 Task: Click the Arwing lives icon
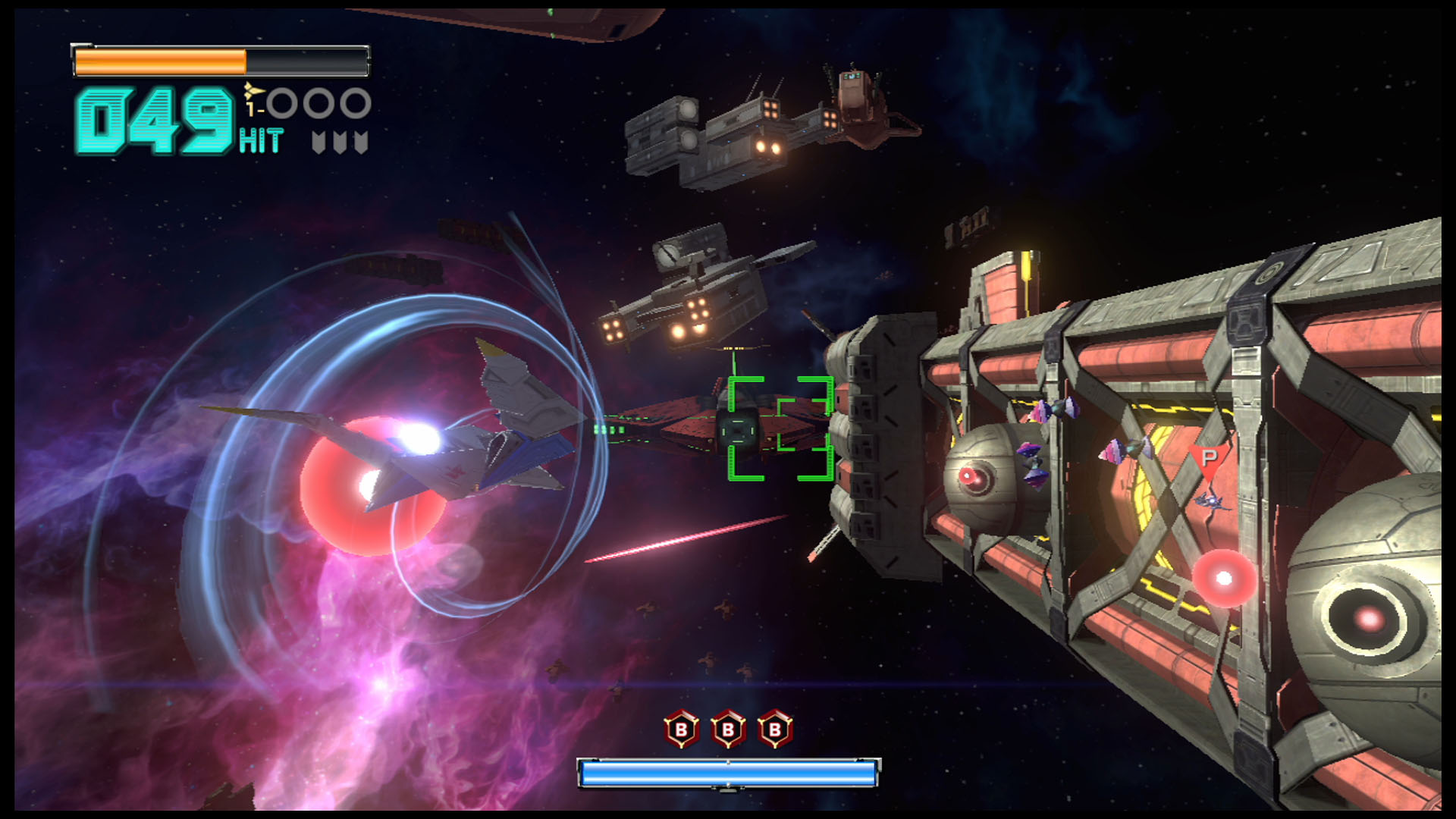click(254, 93)
